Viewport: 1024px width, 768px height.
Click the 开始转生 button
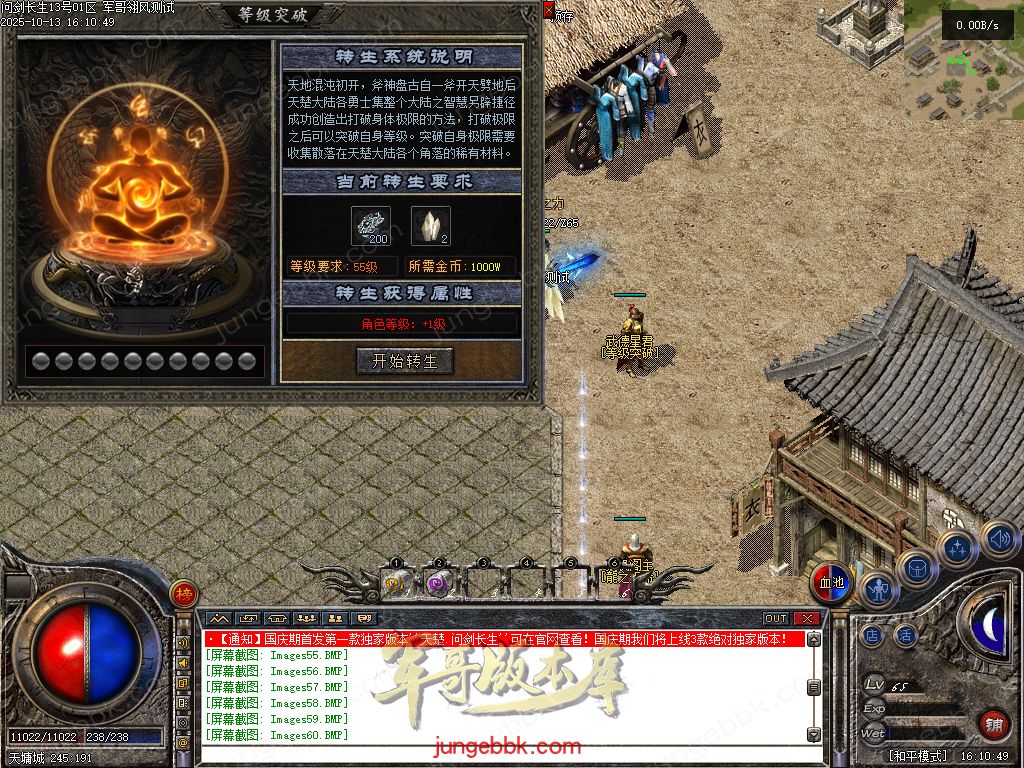coord(404,361)
